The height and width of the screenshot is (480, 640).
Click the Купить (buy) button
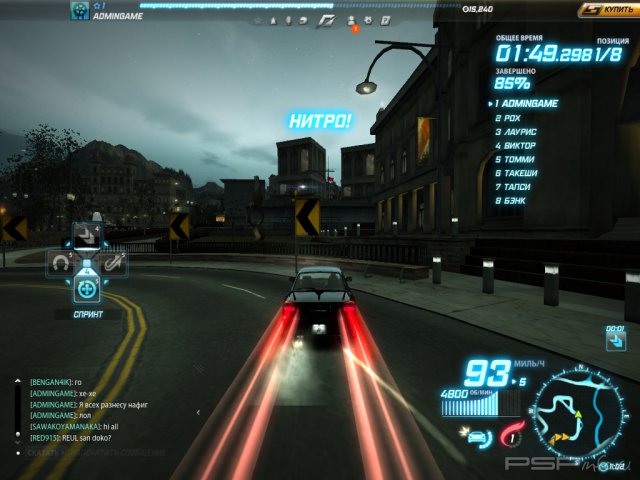(608, 10)
